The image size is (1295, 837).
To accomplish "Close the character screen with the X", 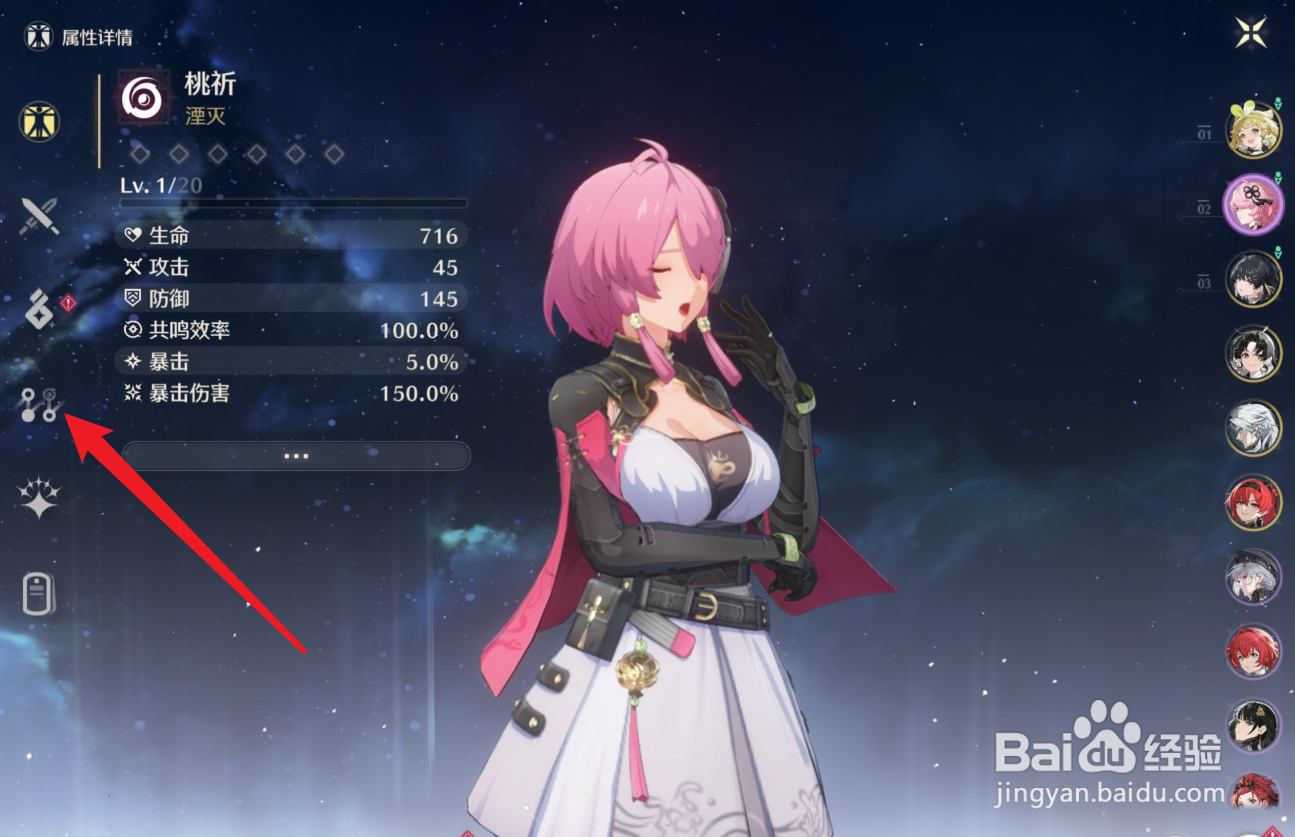I will (1251, 33).
